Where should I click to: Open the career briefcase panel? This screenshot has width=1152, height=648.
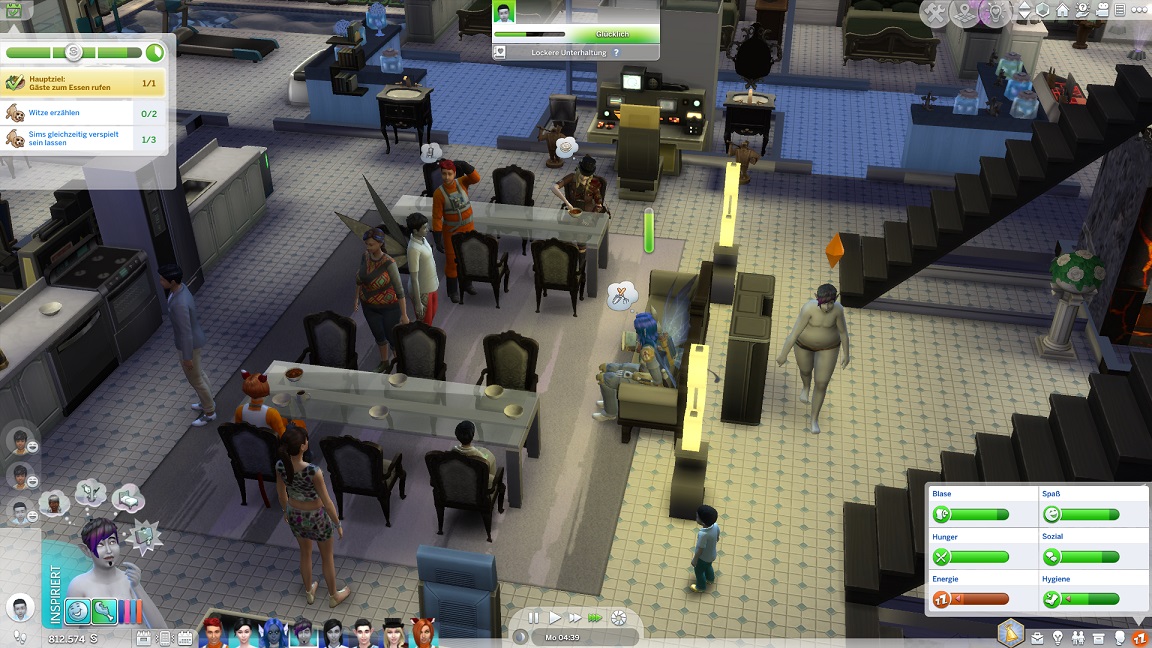1037,637
